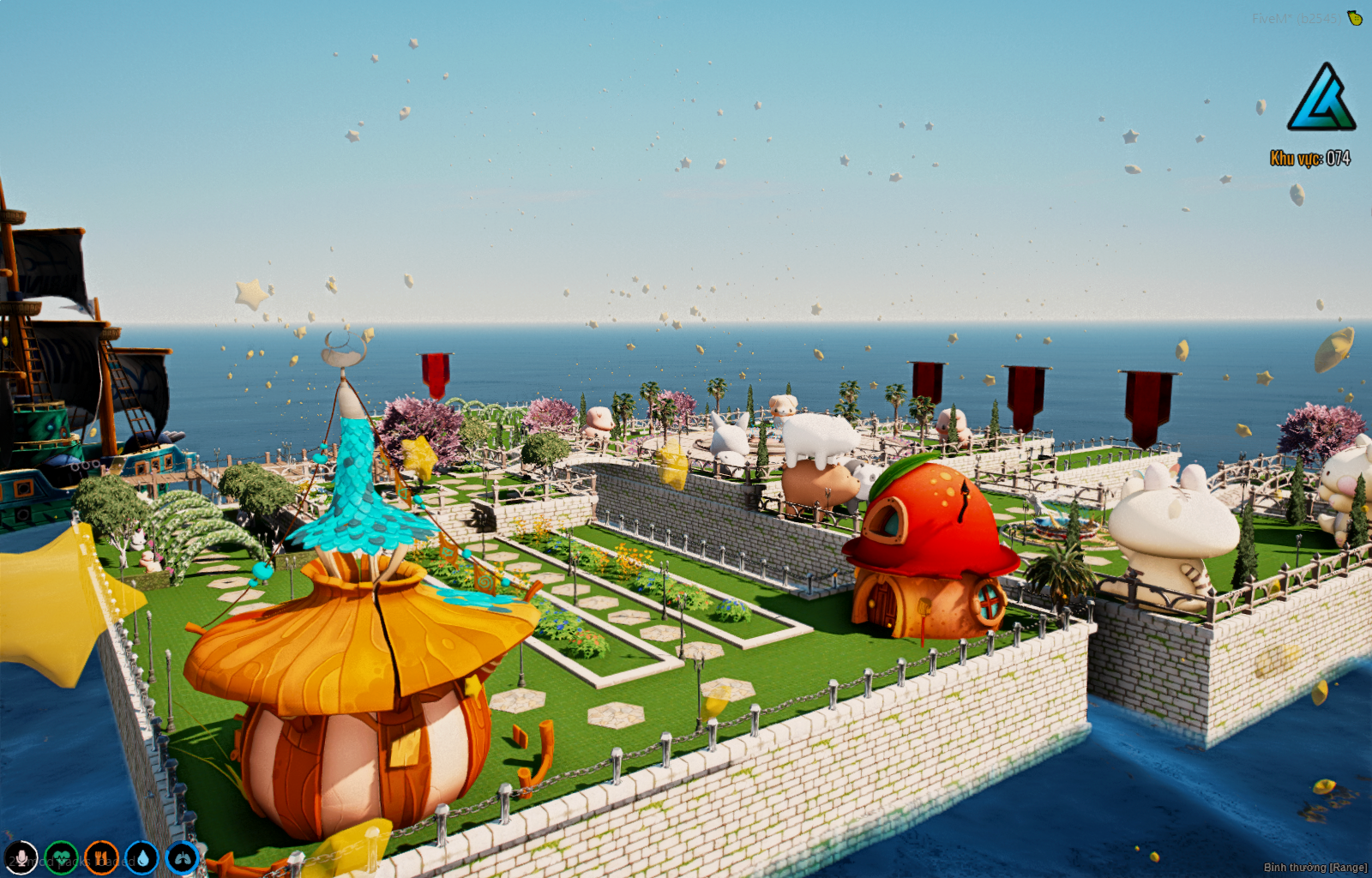The image size is (1372, 878).
Task: Click the orange fork-and-knife hunger icon
Action: [101, 857]
